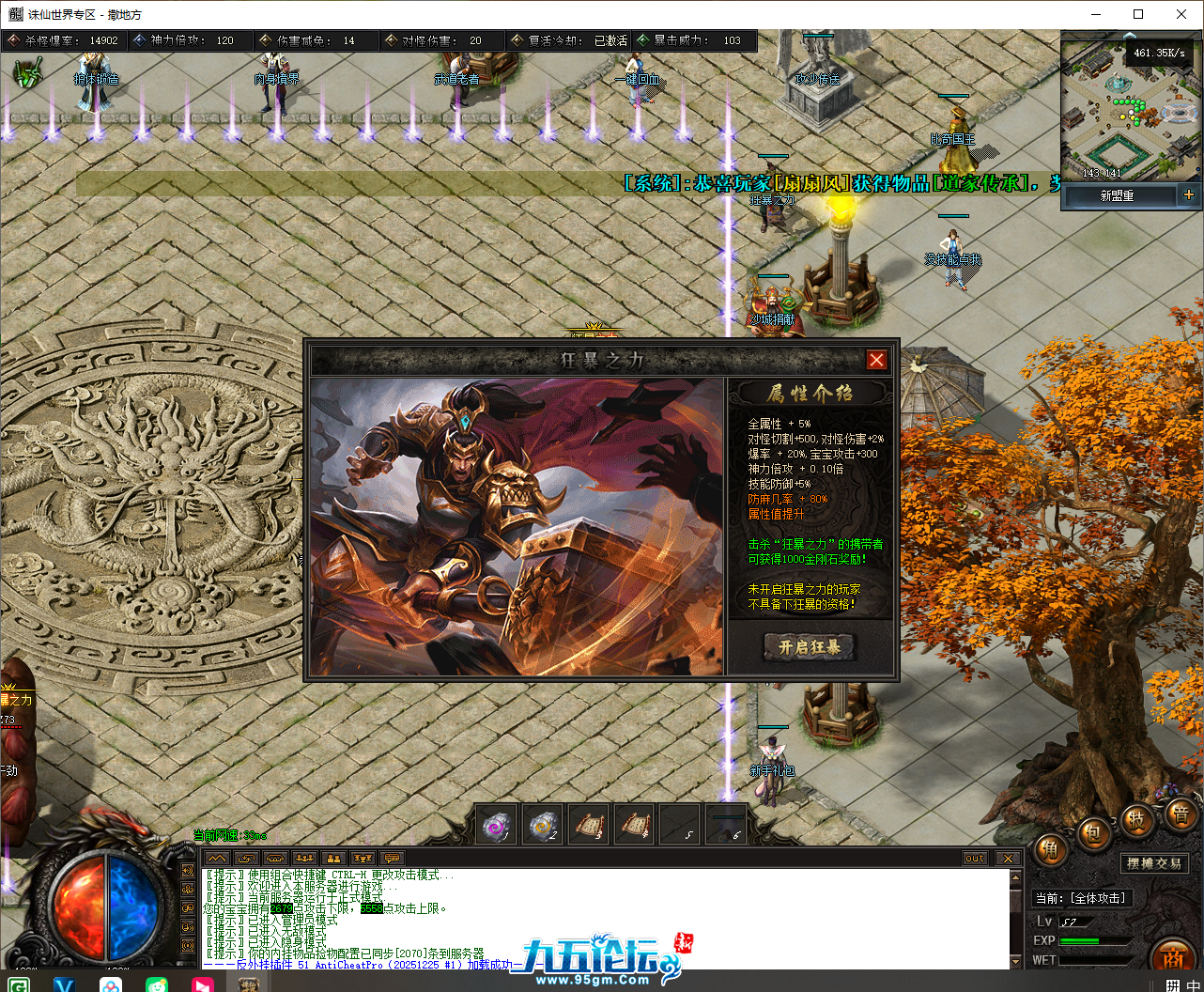
Task: Open WeChat from the Windows taskbar
Action: [x=157, y=983]
